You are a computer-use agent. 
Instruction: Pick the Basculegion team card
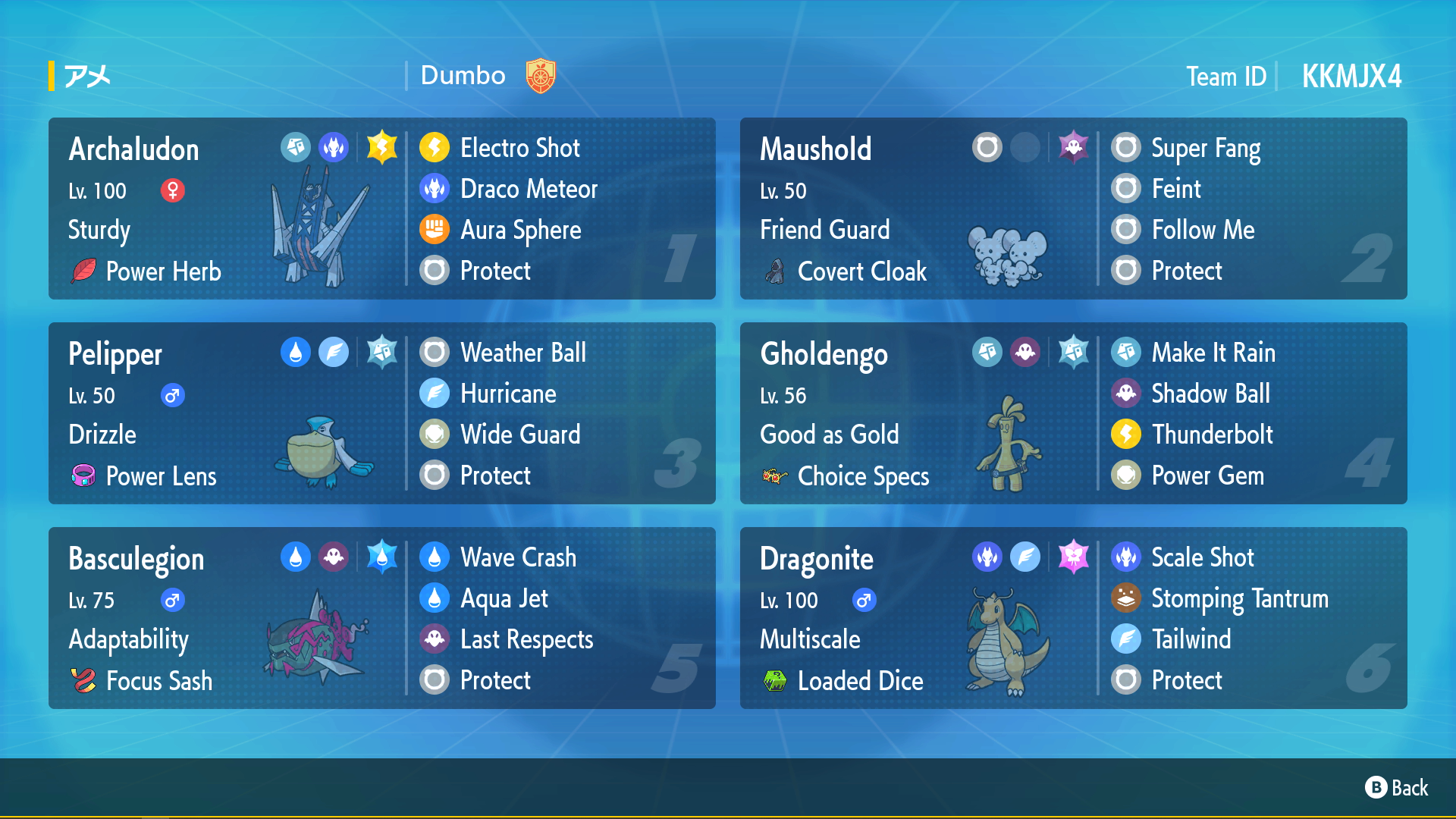click(381, 618)
